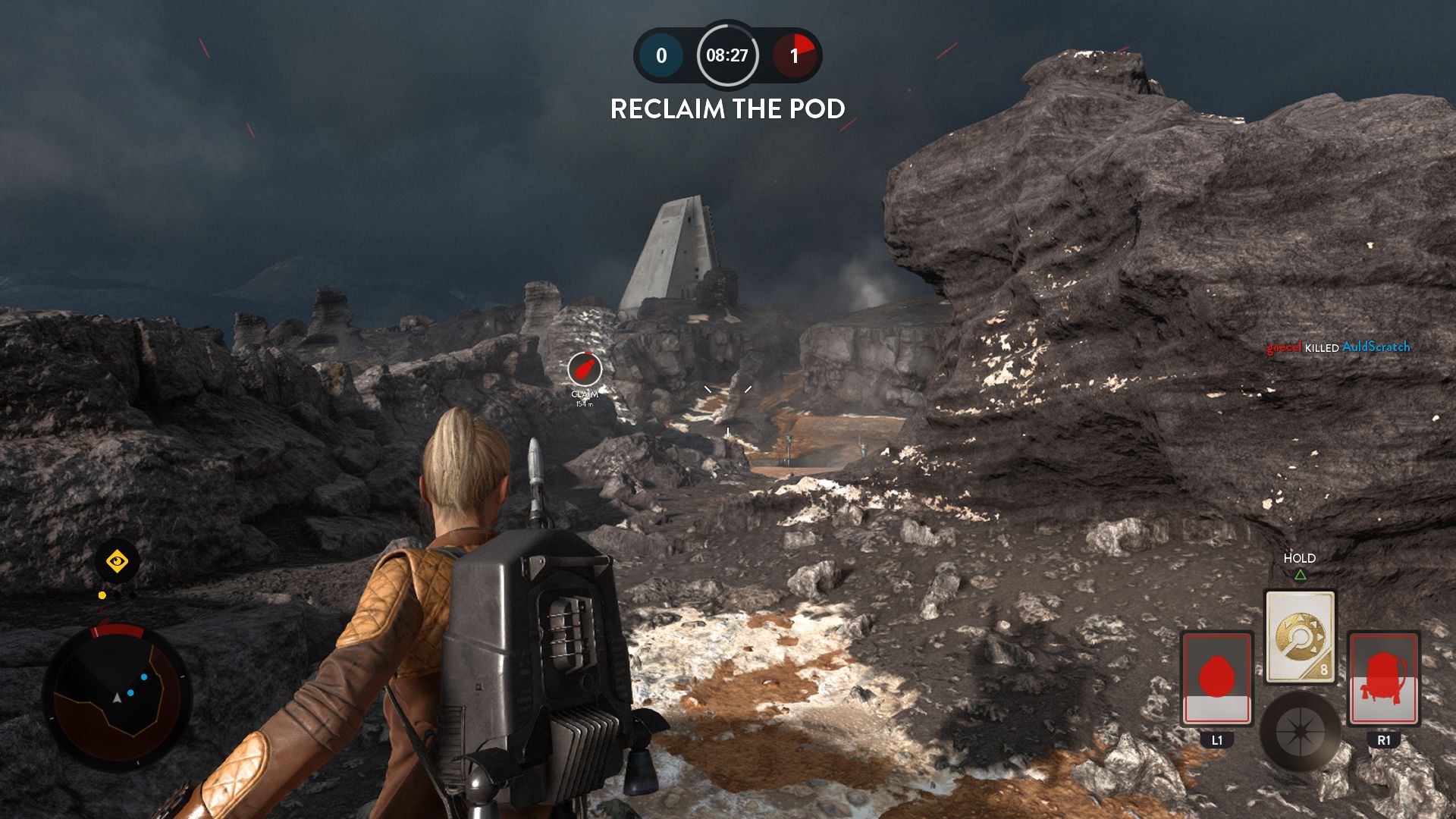
Task: Click the HOLD text label above the cards
Action: [1301, 558]
